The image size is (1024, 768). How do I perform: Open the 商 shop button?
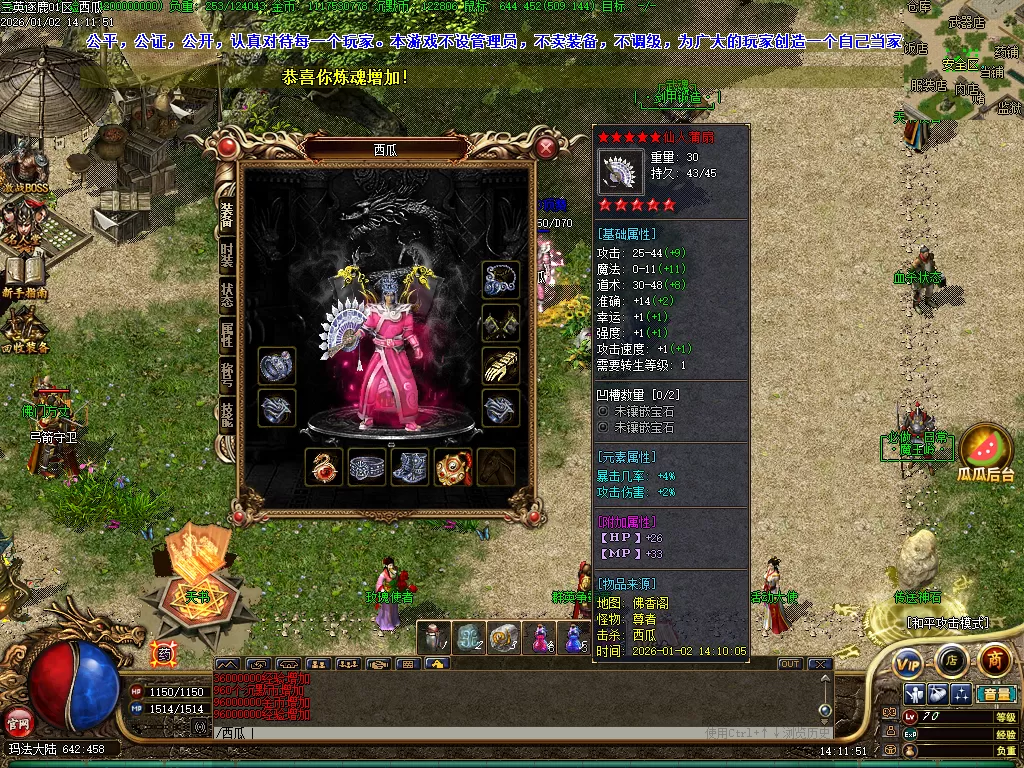[994, 660]
